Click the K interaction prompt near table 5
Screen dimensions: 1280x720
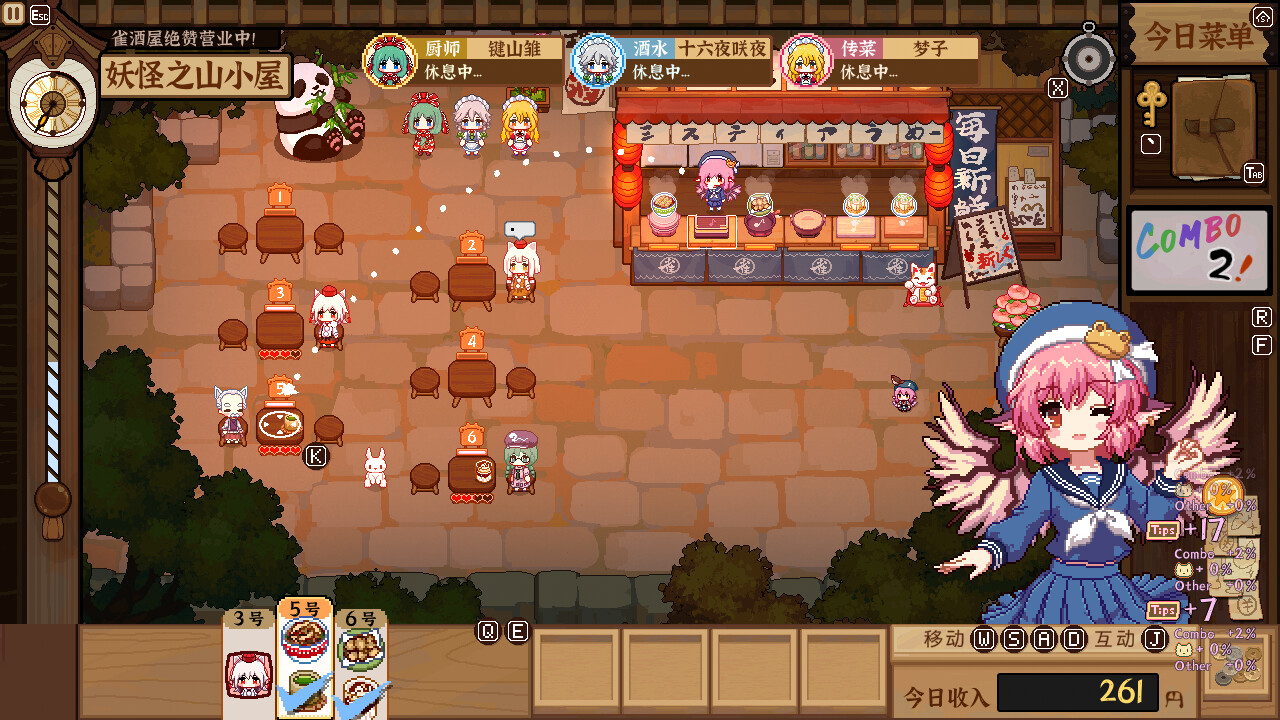click(x=316, y=456)
